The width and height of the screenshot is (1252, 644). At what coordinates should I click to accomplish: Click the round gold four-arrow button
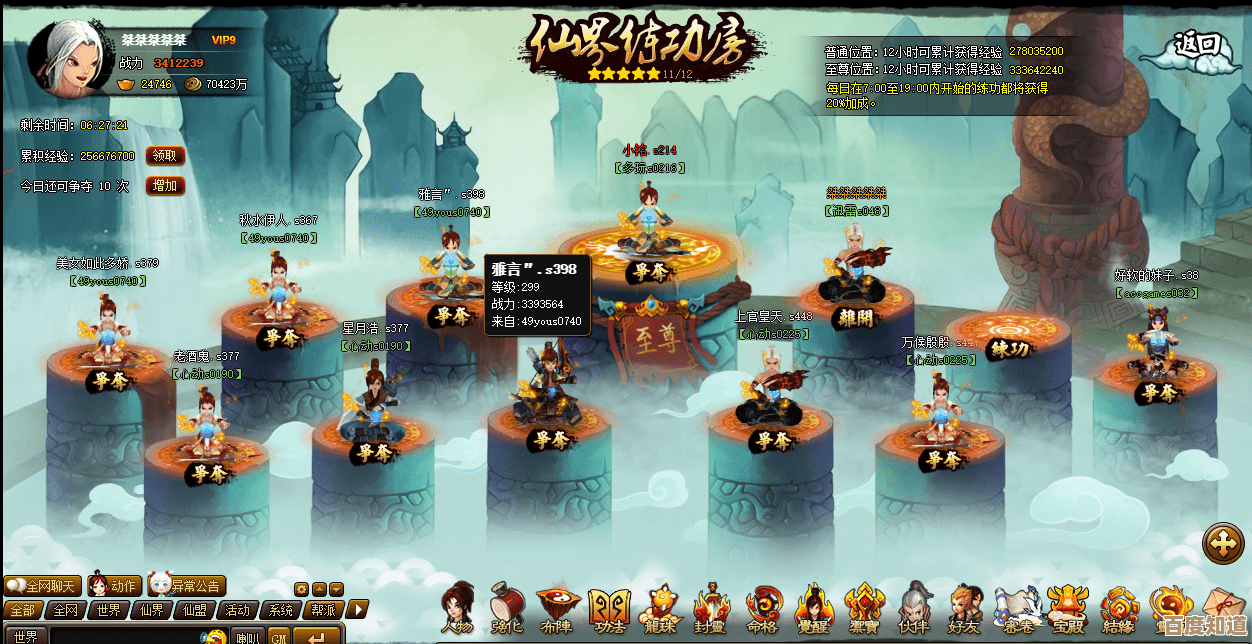click(x=1223, y=545)
